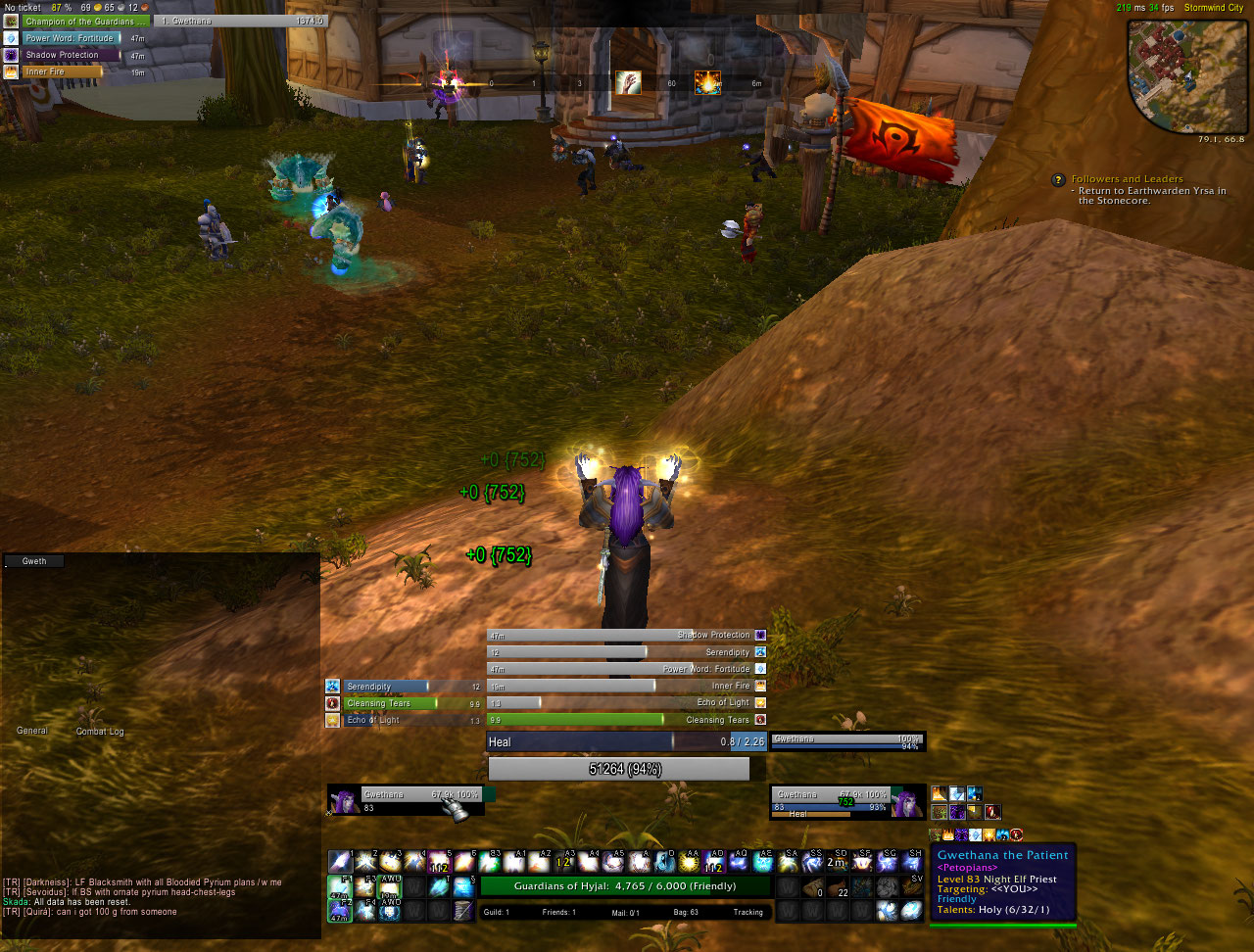Use the action button showing a 2m cooldown
Viewport: 1254px width, 952px height.
click(838, 862)
